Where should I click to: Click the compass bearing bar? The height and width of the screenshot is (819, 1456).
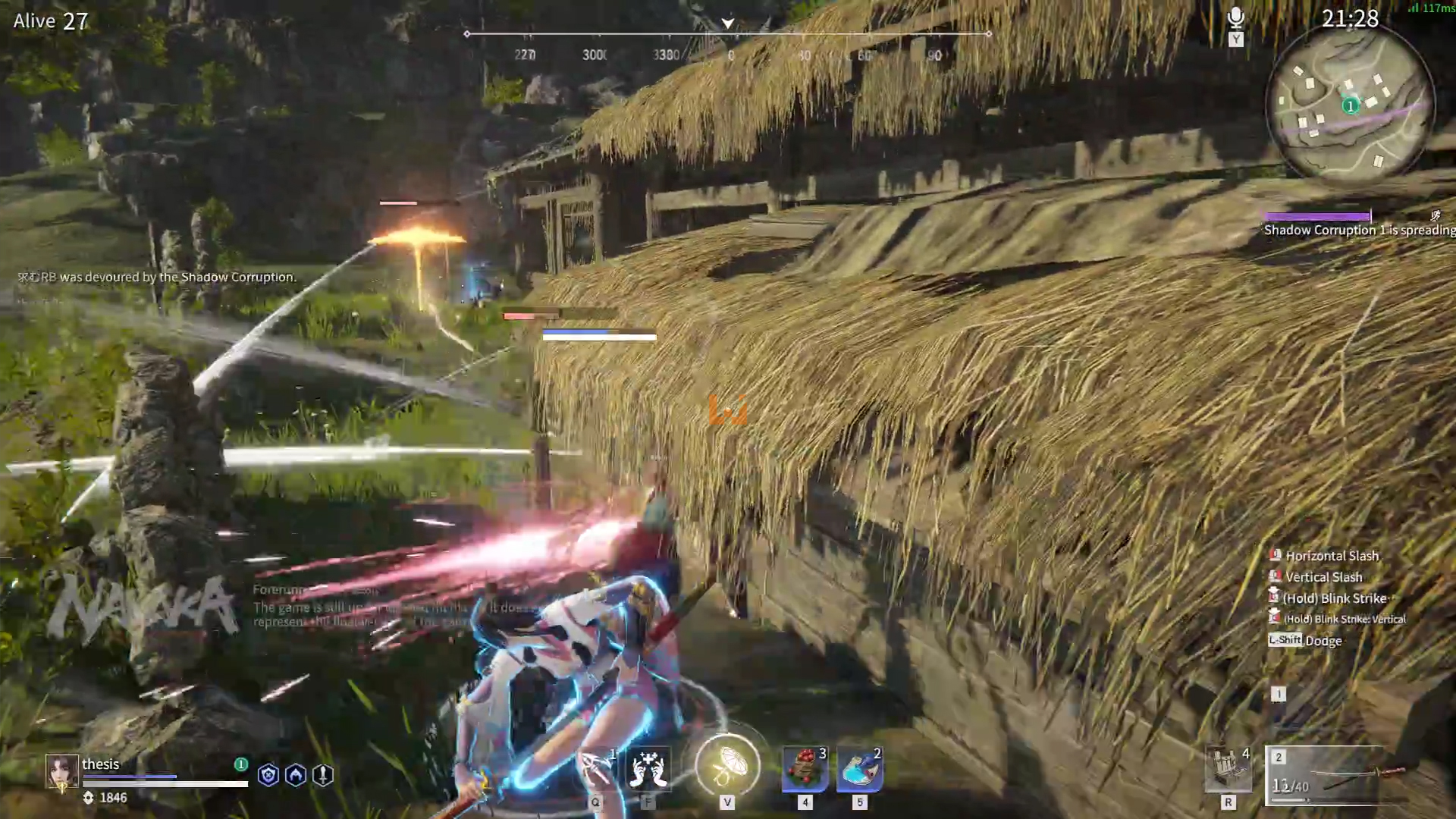point(728,34)
